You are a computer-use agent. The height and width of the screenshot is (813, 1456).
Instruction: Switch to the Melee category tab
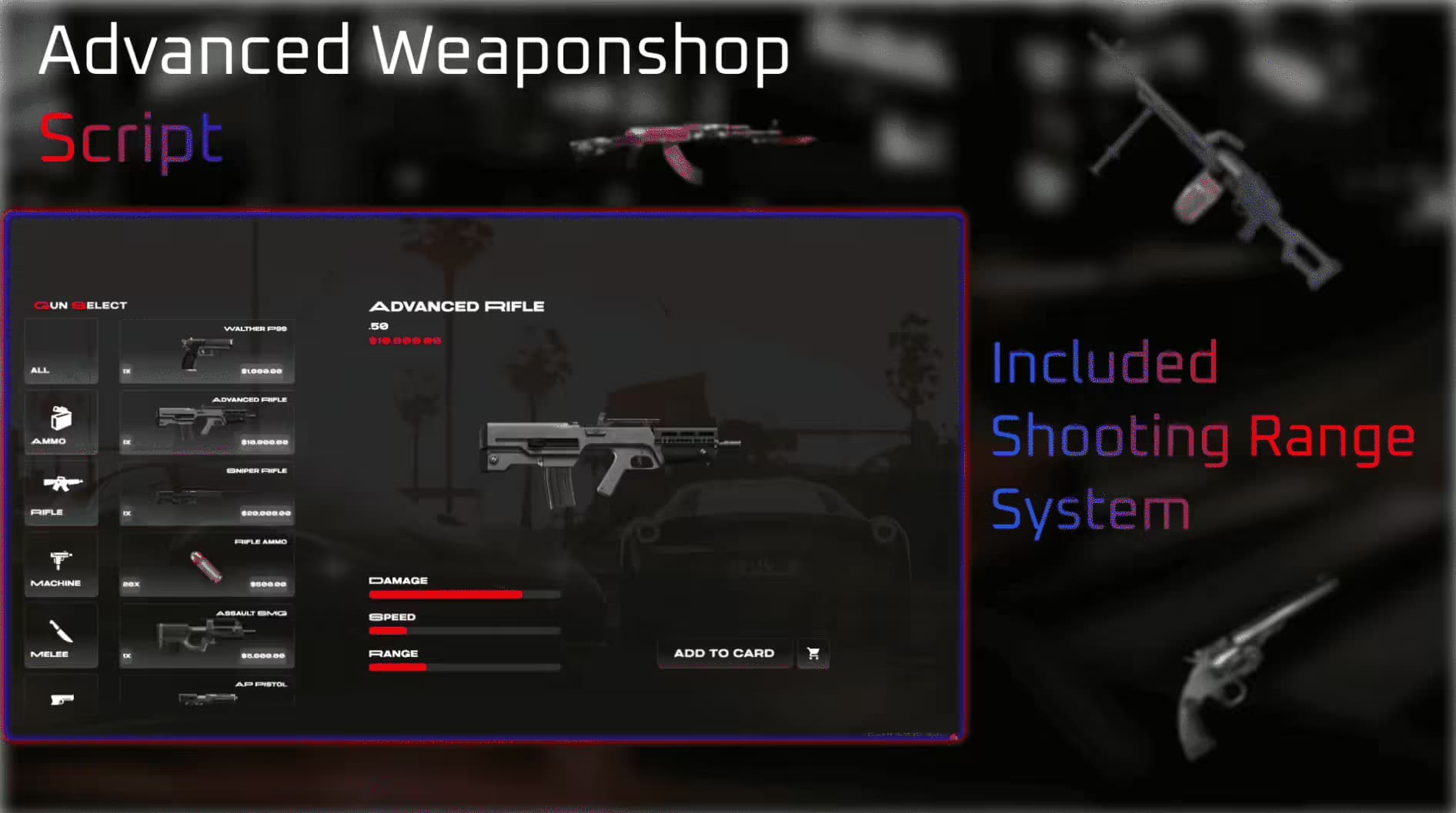pyautogui.click(x=62, y=635)
